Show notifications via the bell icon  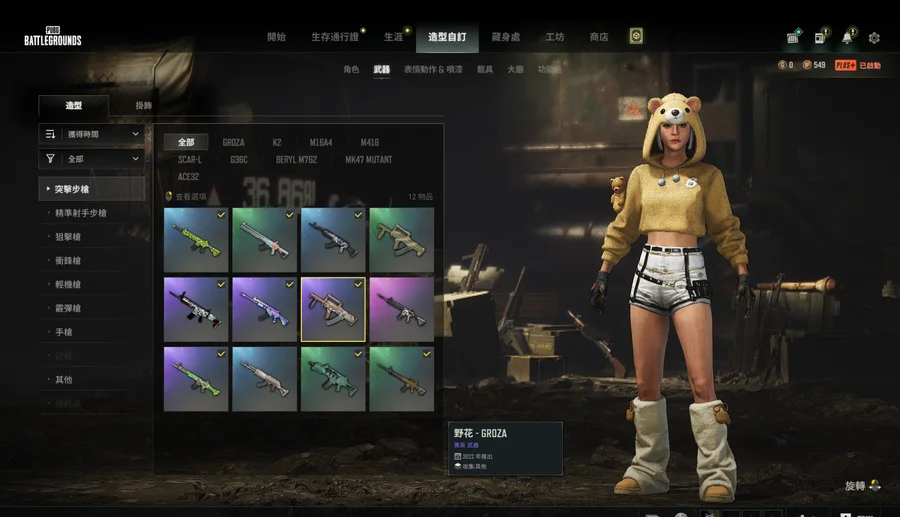coord(847,38)
